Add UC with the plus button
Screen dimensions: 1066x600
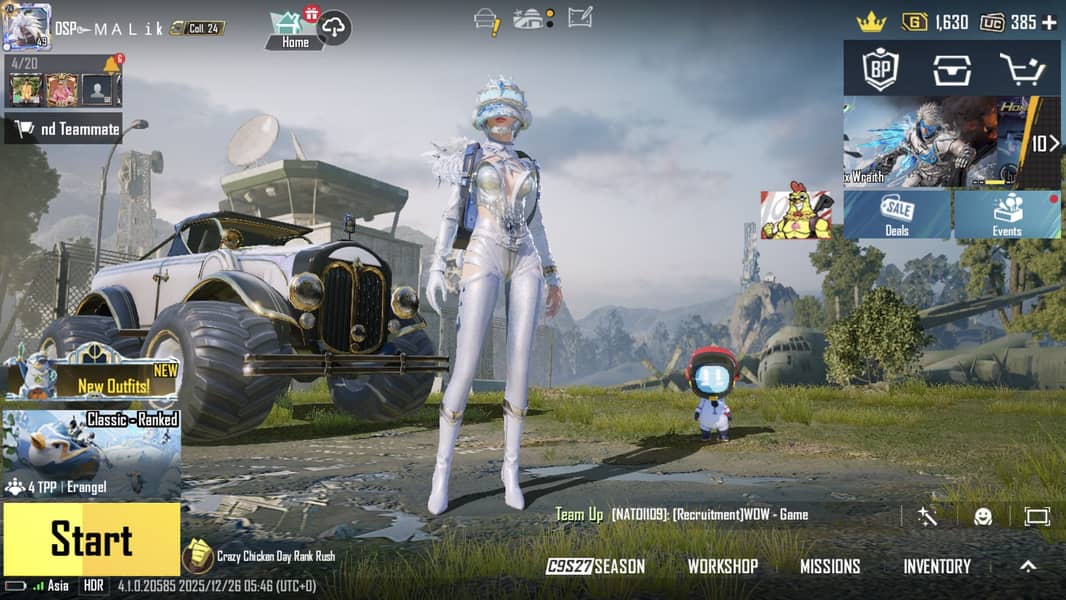pos(1048,22)
